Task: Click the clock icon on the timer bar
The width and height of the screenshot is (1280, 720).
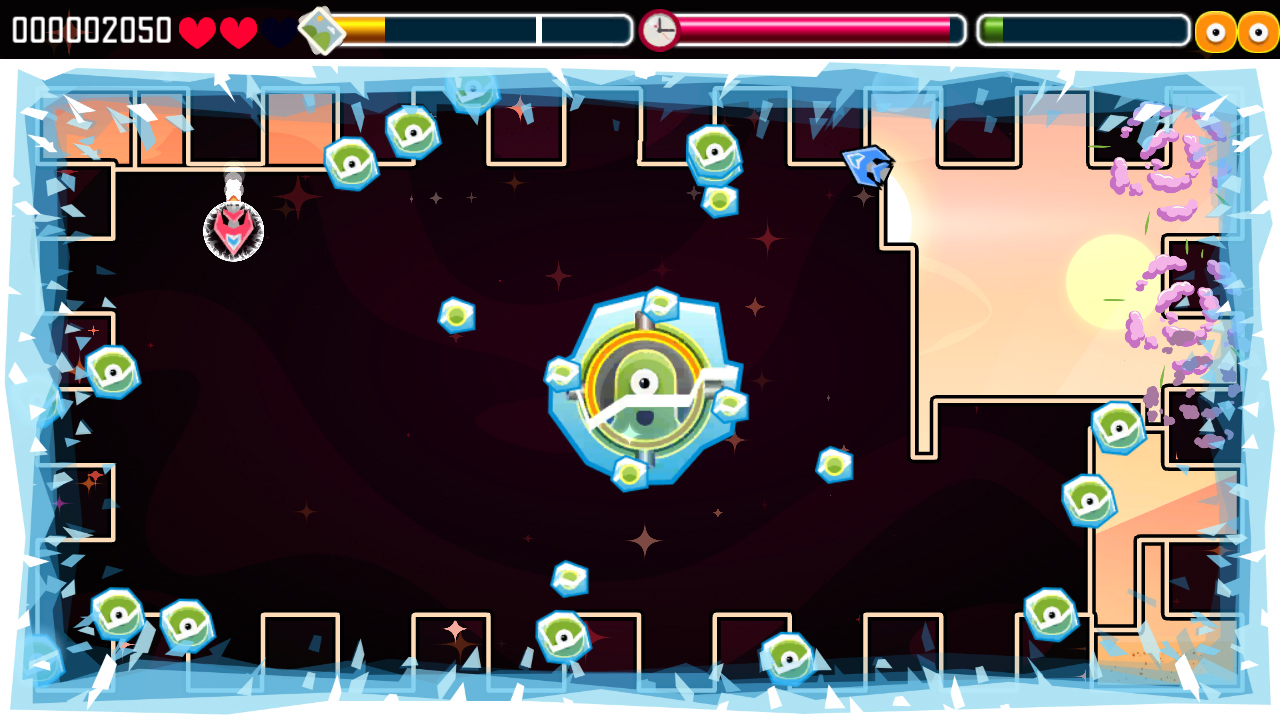Action: (659, 28)
